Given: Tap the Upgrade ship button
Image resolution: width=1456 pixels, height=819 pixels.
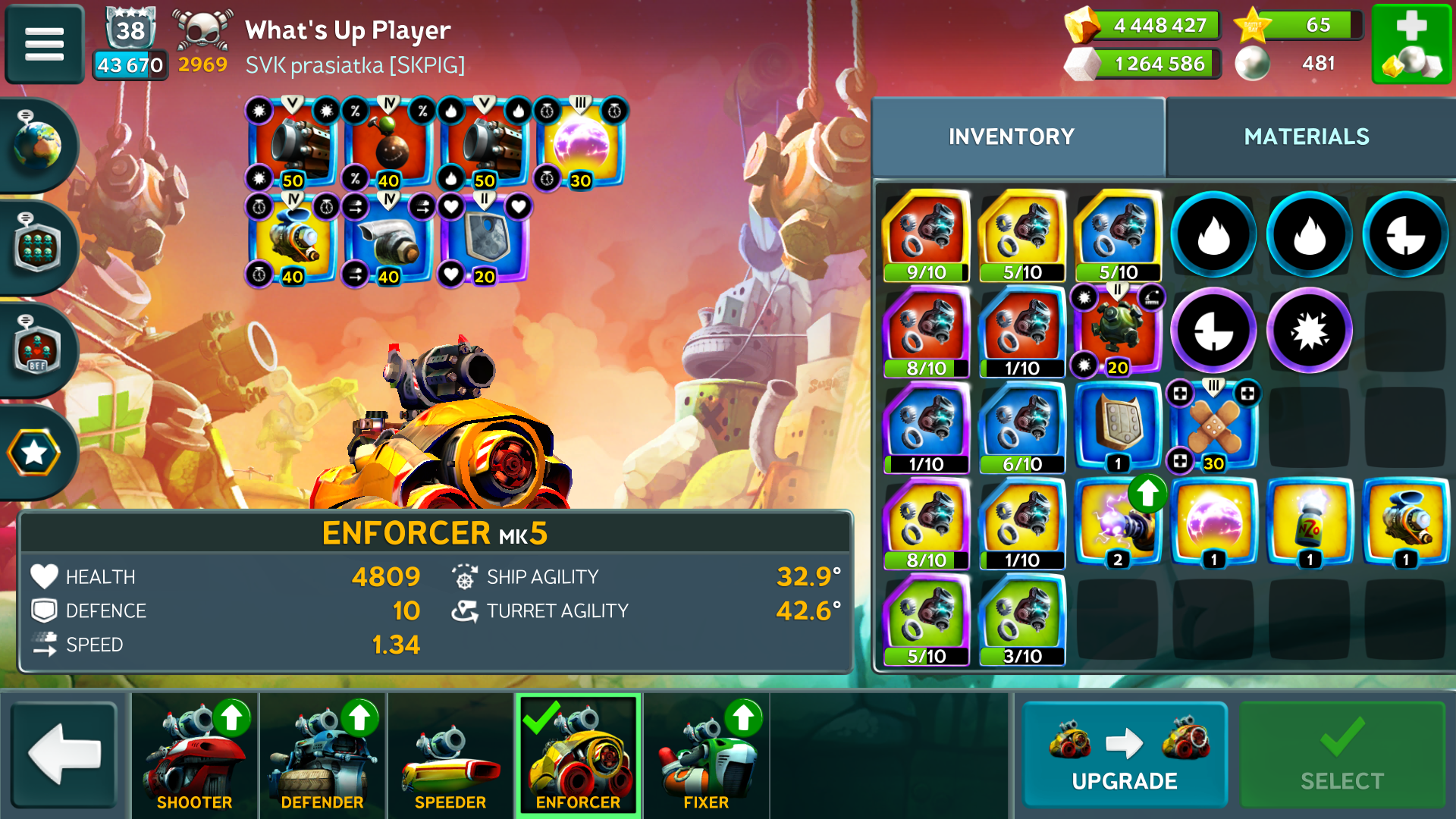Looking at the screenshot, I should (x=1124, y=755).
